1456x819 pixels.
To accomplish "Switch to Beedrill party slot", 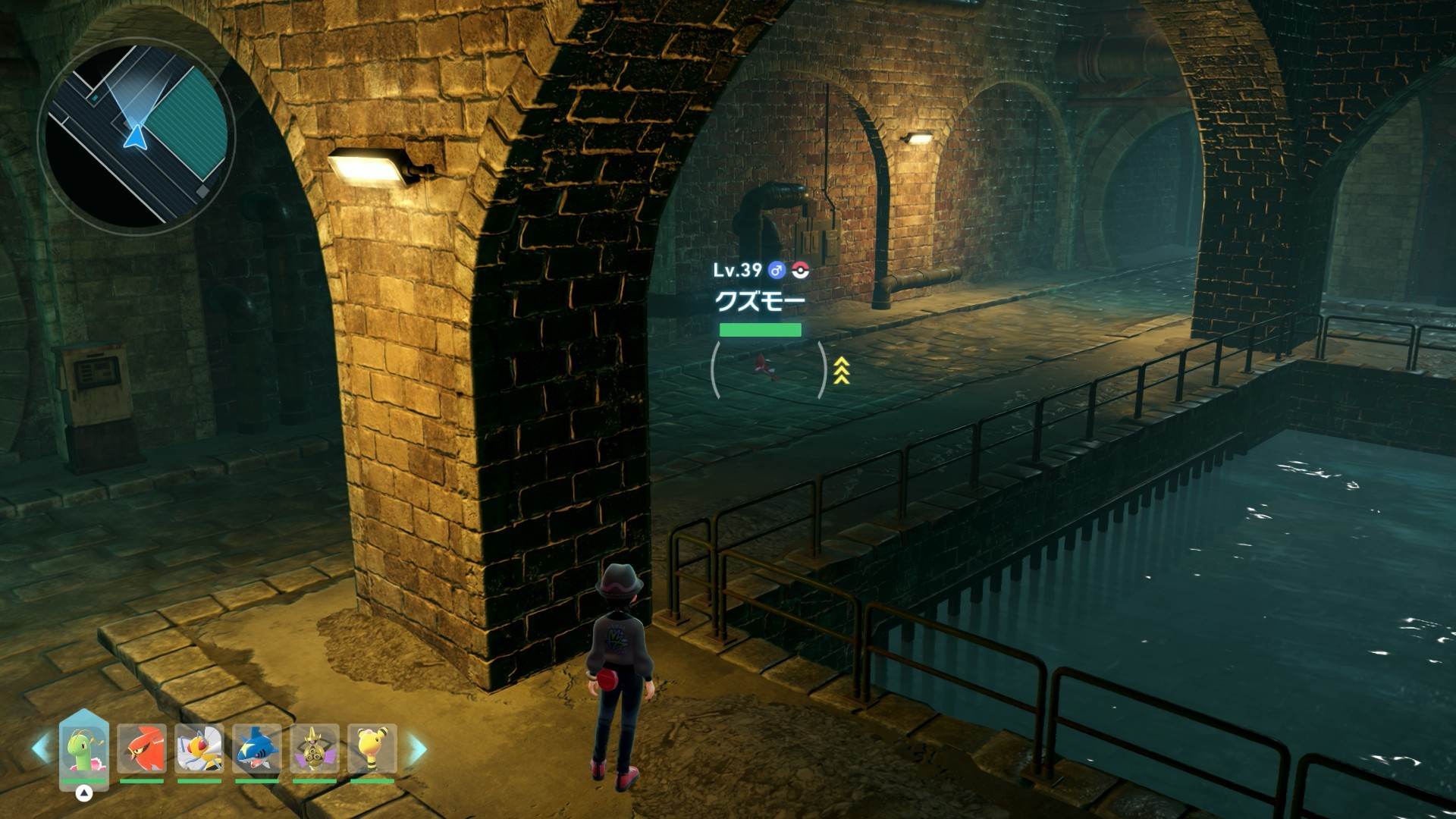I will click(199, 749).
